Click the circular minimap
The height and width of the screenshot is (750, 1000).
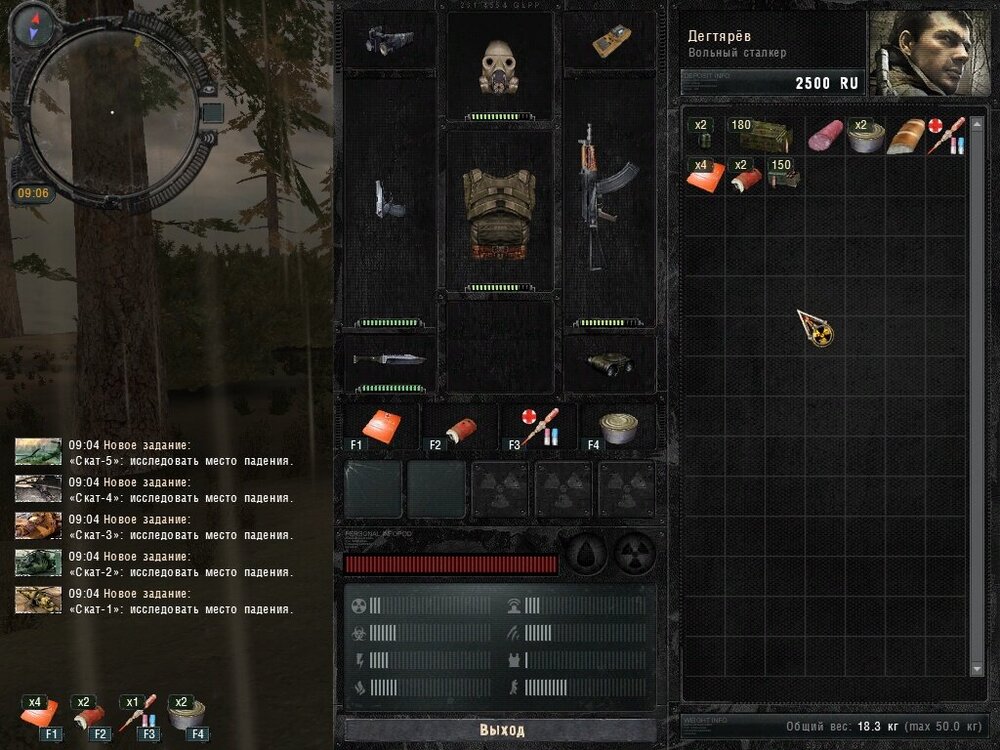point(112,112)
